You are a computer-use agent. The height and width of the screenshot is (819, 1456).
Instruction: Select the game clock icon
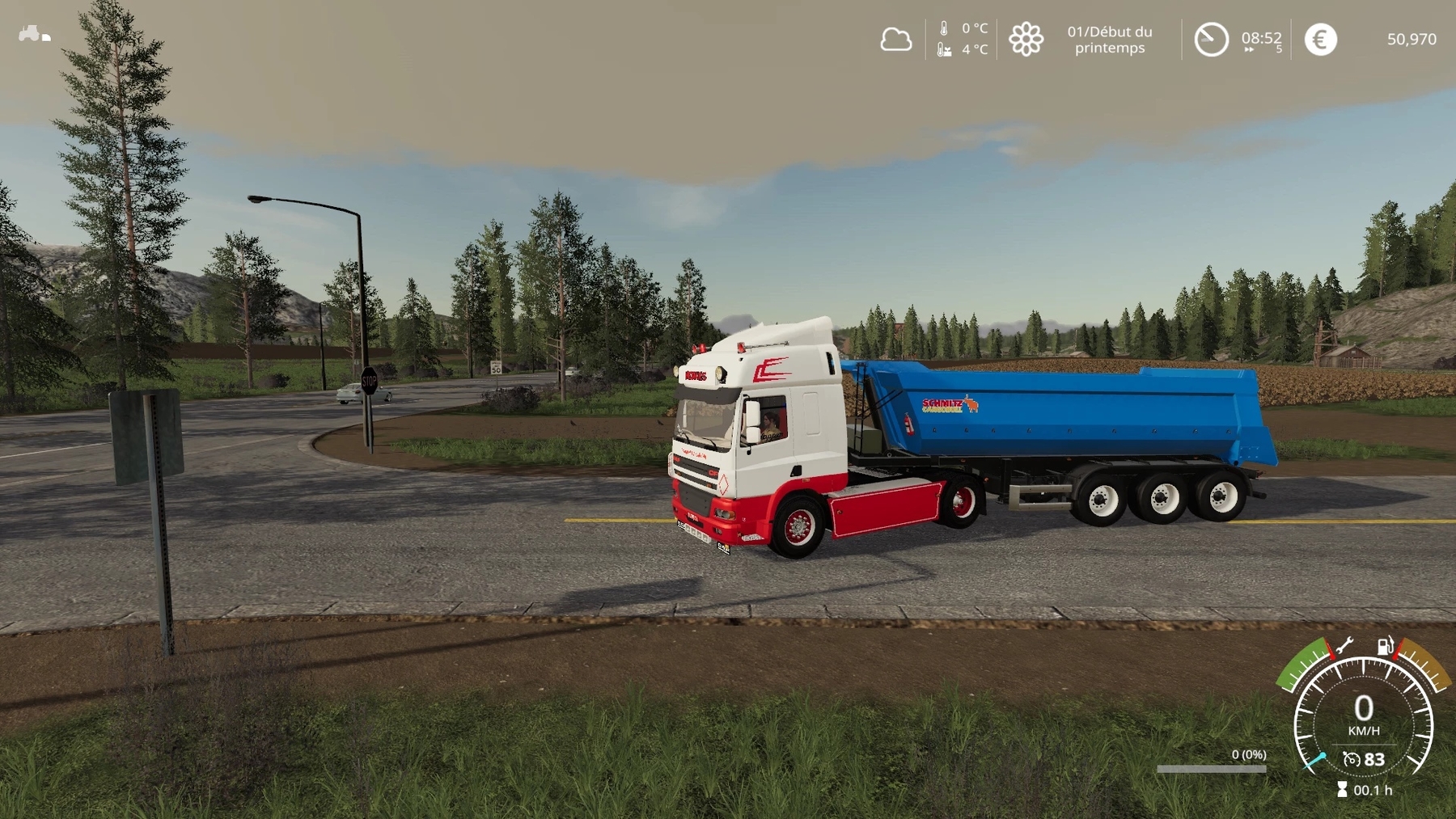coord(1211,39)
